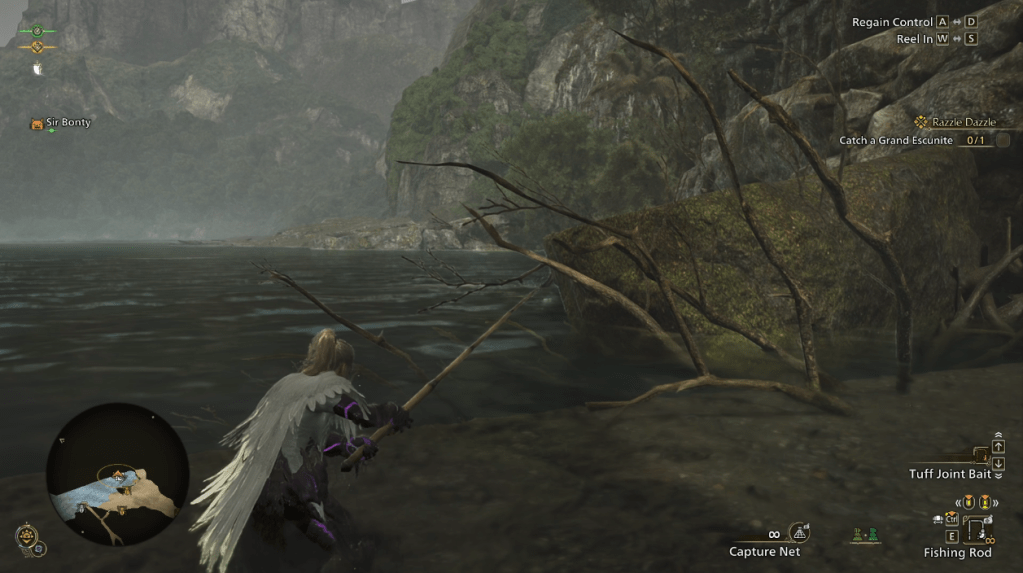Viewport: 1023px width, 573px height.
Task: Select Sir Bonty's Palico icon
Action: pos(37,124)
